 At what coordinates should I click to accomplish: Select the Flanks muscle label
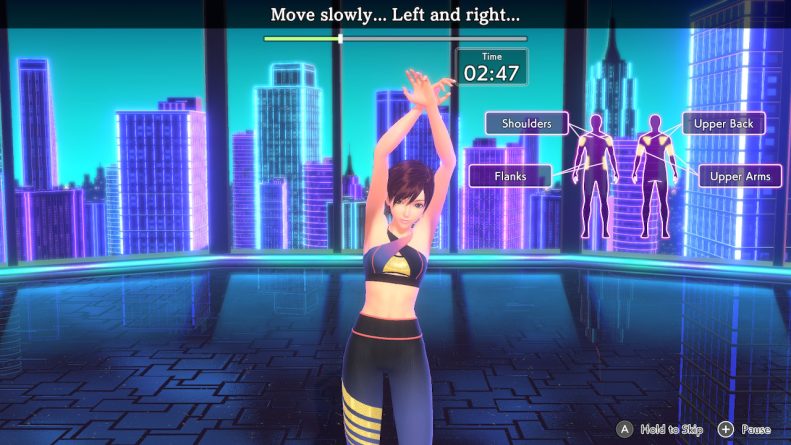[511, 176]
